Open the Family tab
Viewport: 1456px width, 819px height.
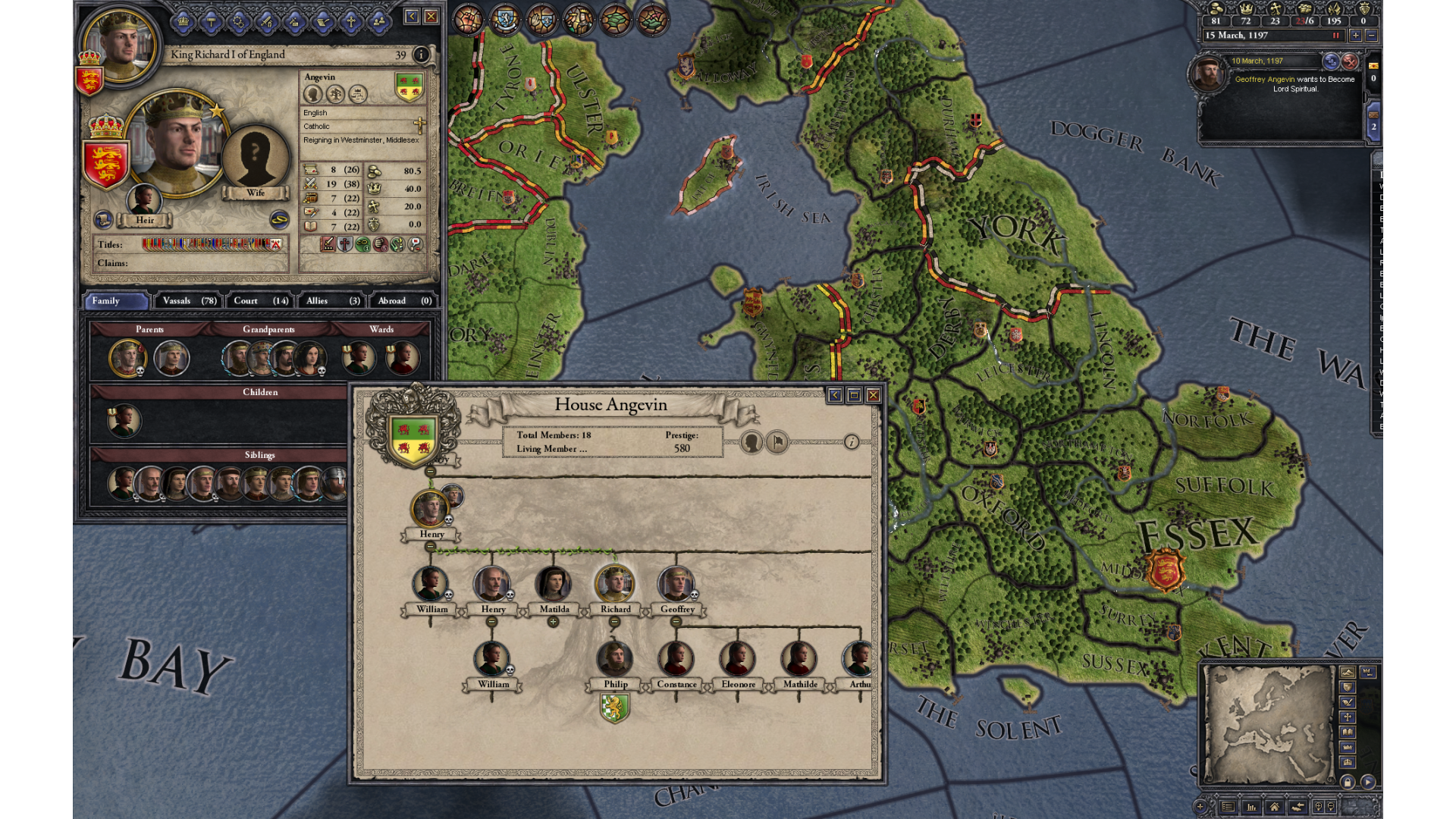[x=116, y=301]
